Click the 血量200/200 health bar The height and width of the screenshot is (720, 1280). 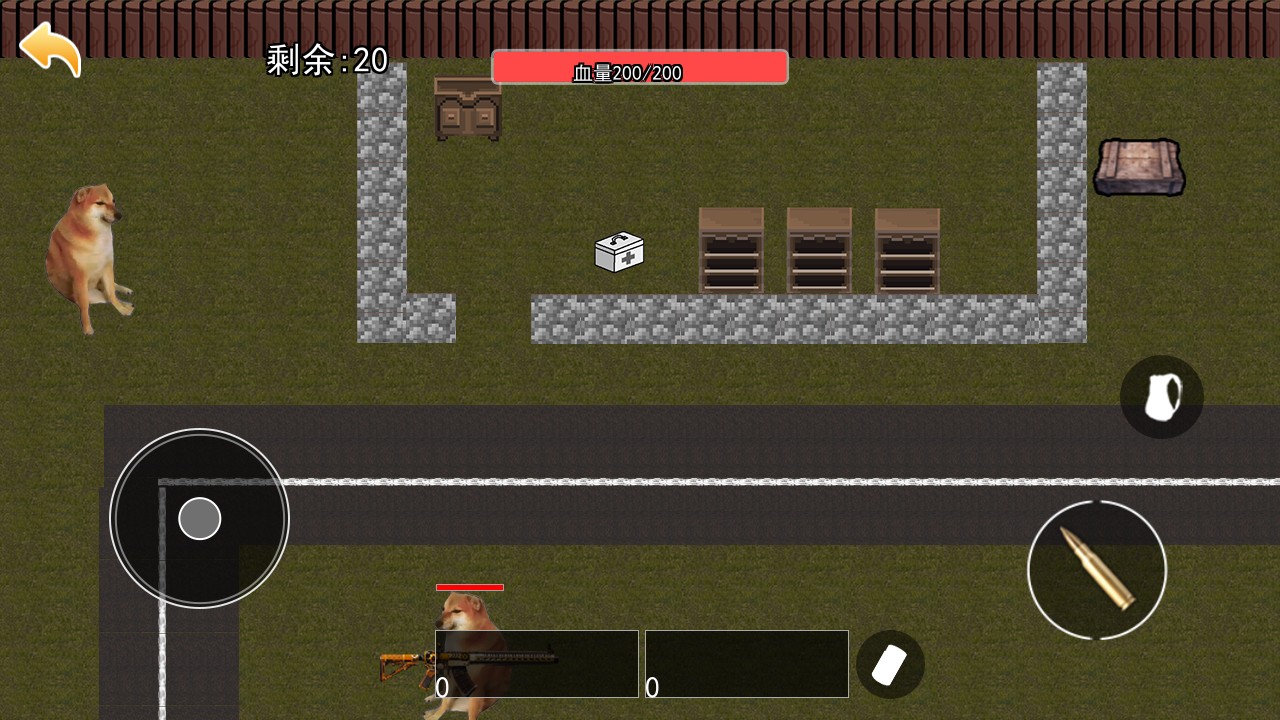pyautogui.click(x=639, y=67)
